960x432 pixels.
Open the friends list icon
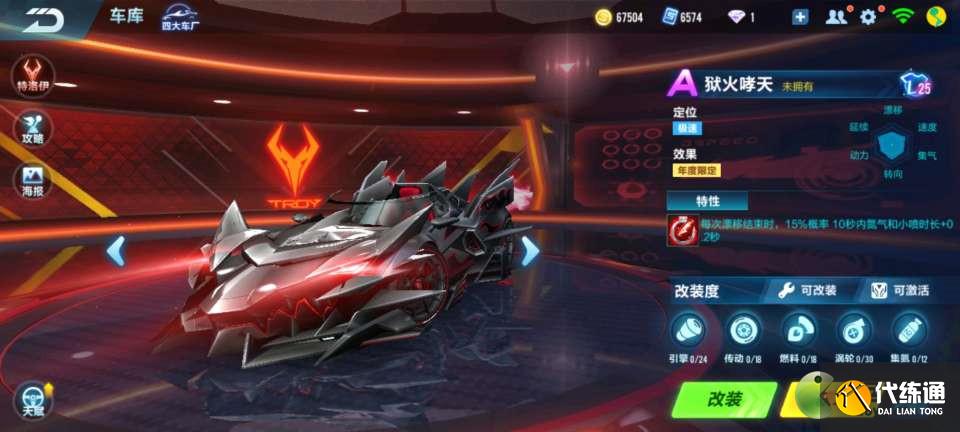pos(836,17)
